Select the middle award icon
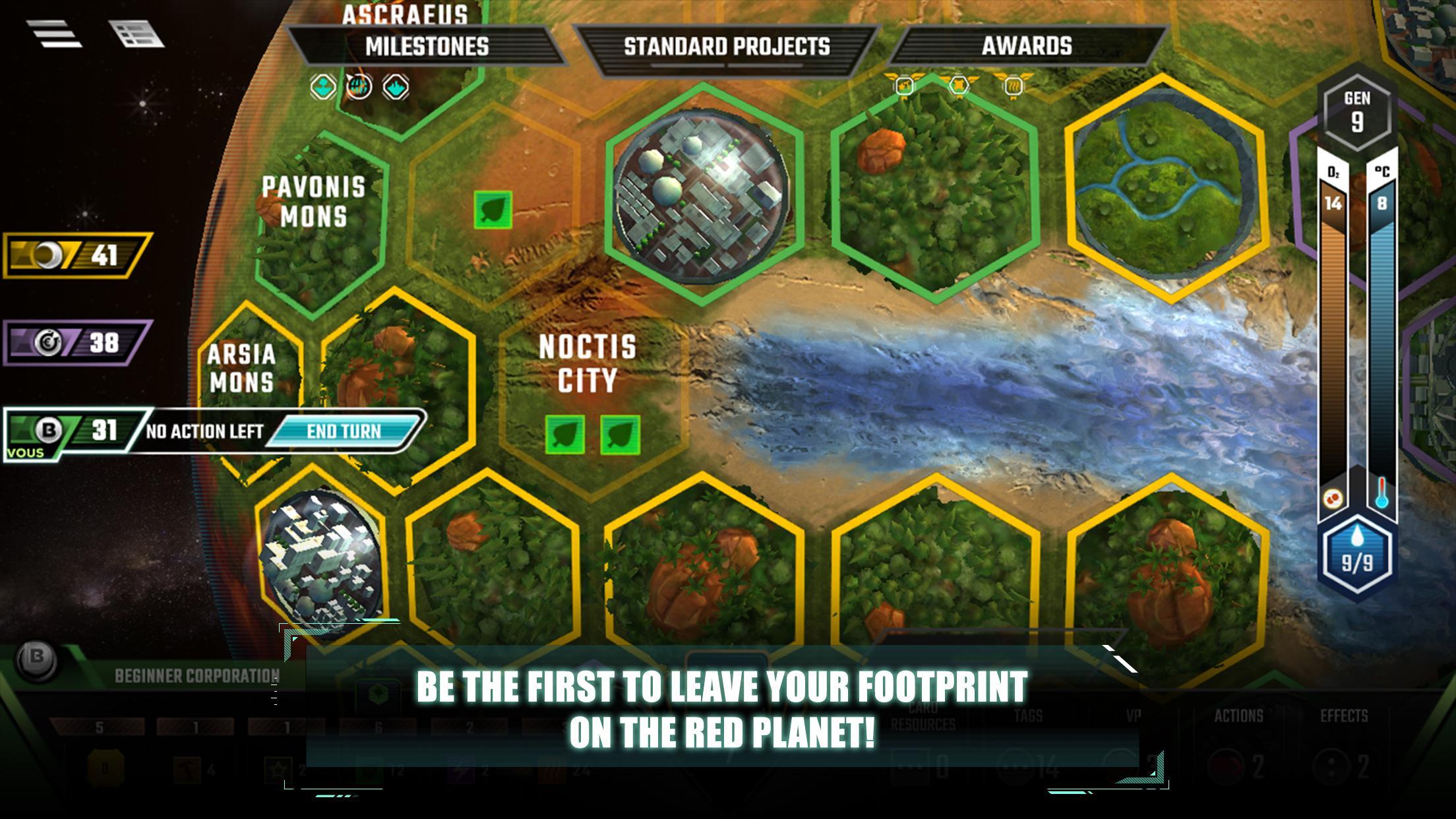1456x819 pixels. tap(959, 86)
